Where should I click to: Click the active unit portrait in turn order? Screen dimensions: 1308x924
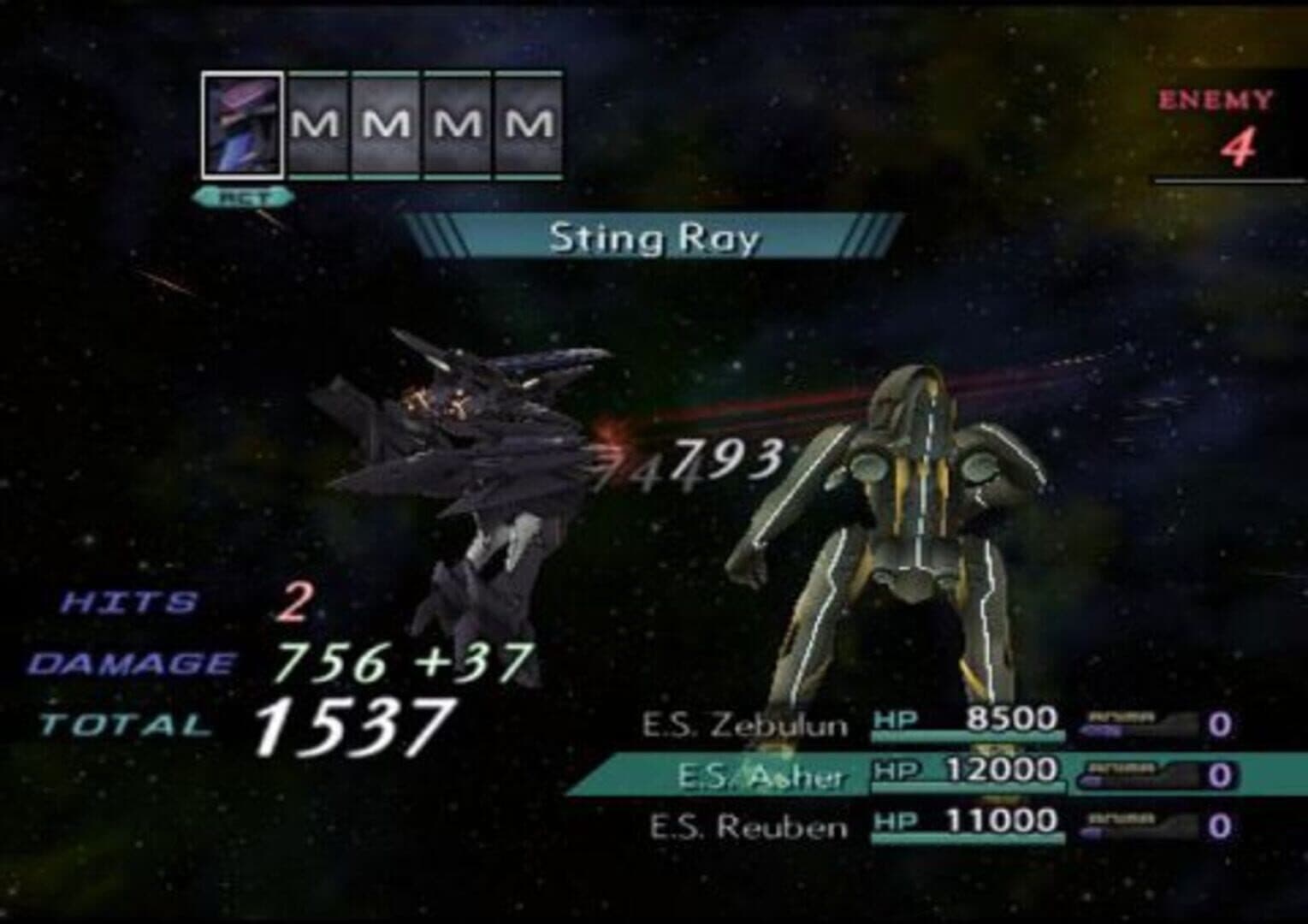[242, 124]
